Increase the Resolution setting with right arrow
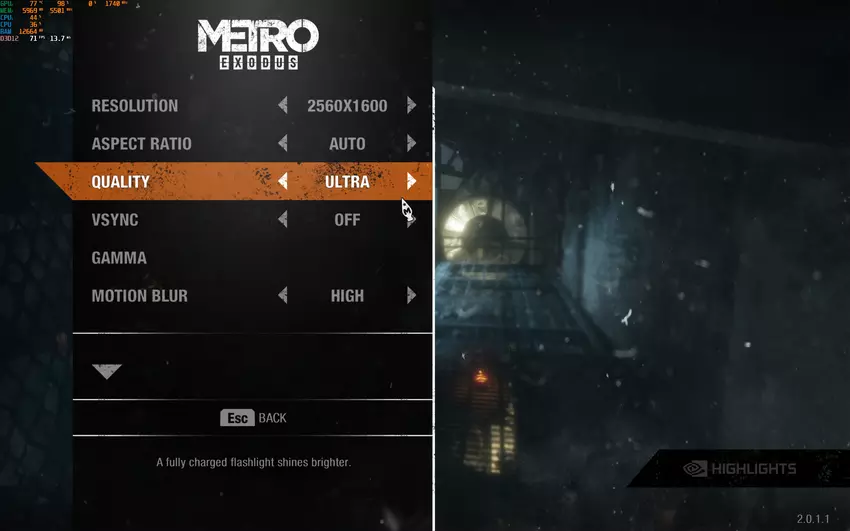This screenshot has height=531, width=850. [411, 106]
